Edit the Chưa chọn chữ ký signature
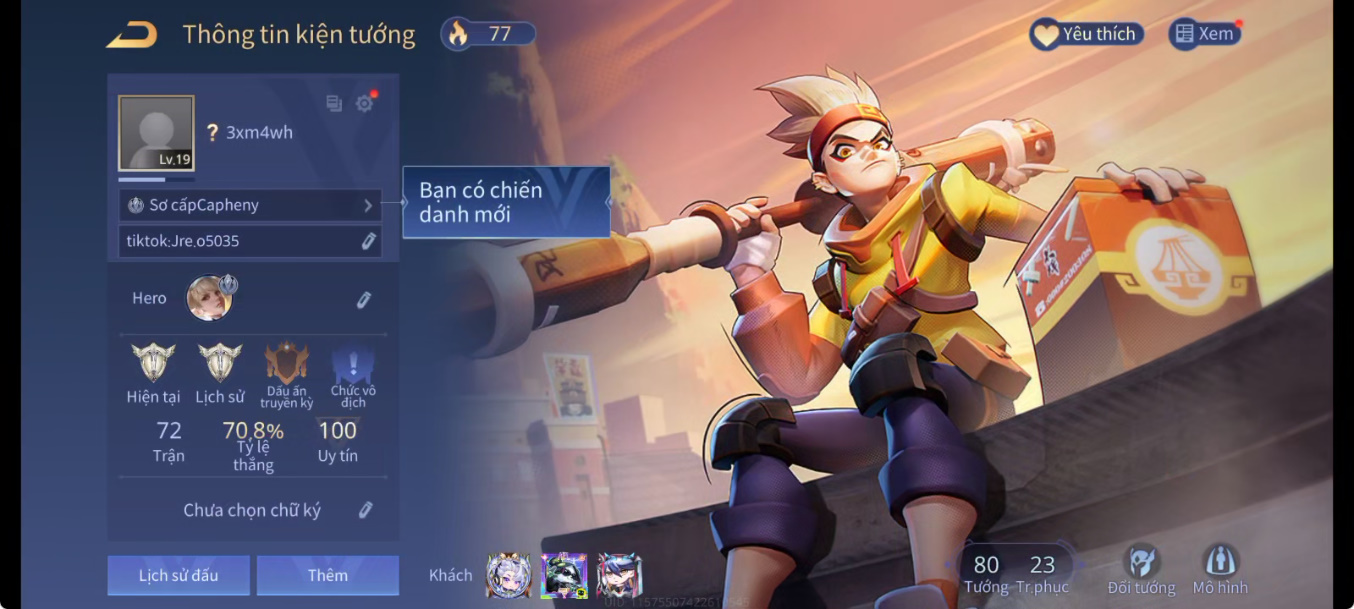The image size is (1354, 609). 365,510
